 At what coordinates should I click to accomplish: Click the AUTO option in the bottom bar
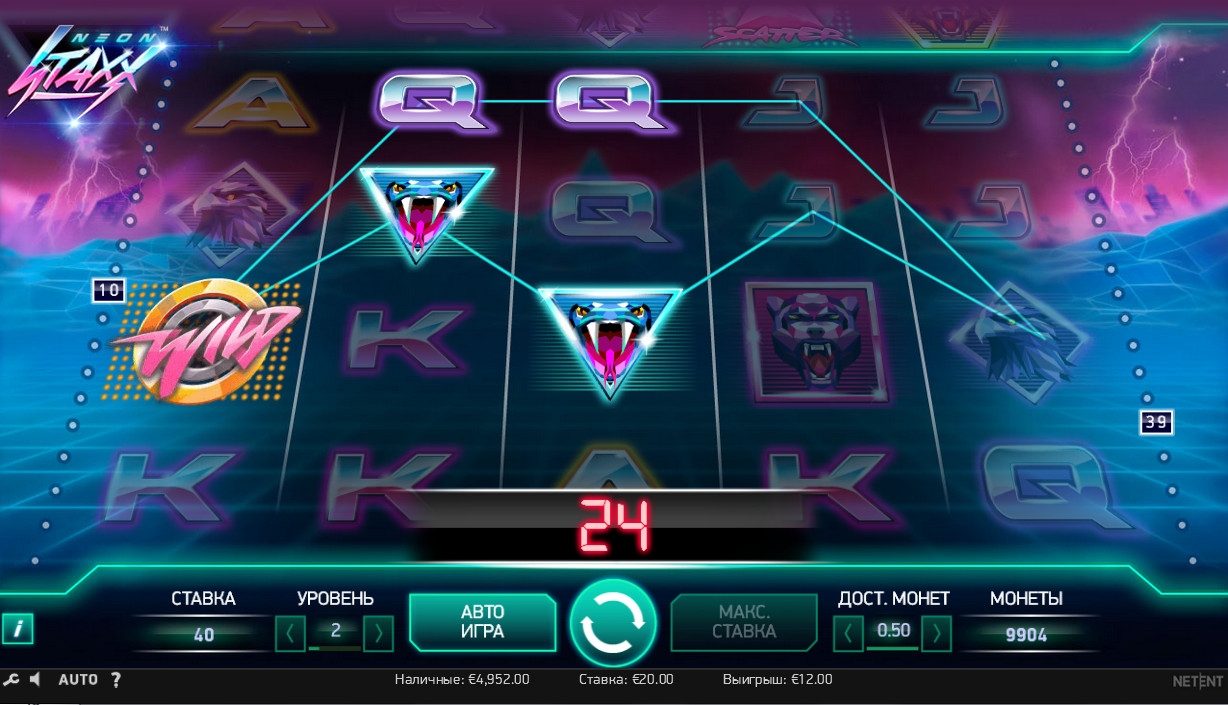(x=78, y=680)
